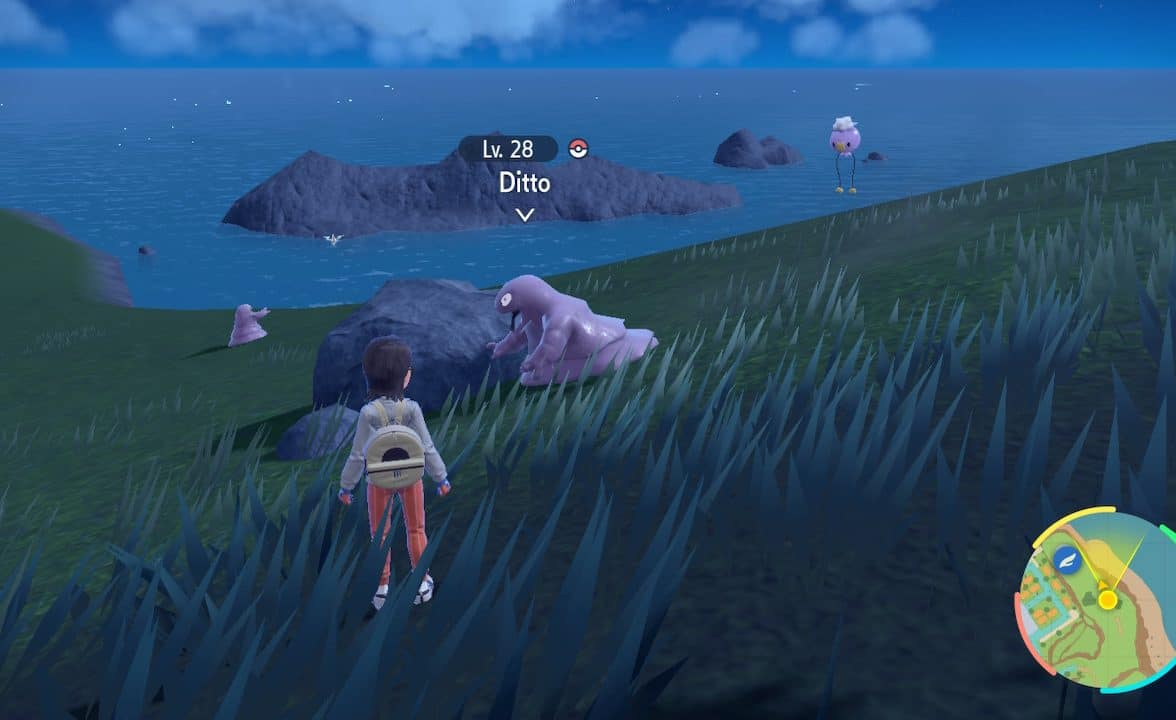Open the circular minimap
This screenshot has width=1176, height=720.
click(x=1098, y=600)
